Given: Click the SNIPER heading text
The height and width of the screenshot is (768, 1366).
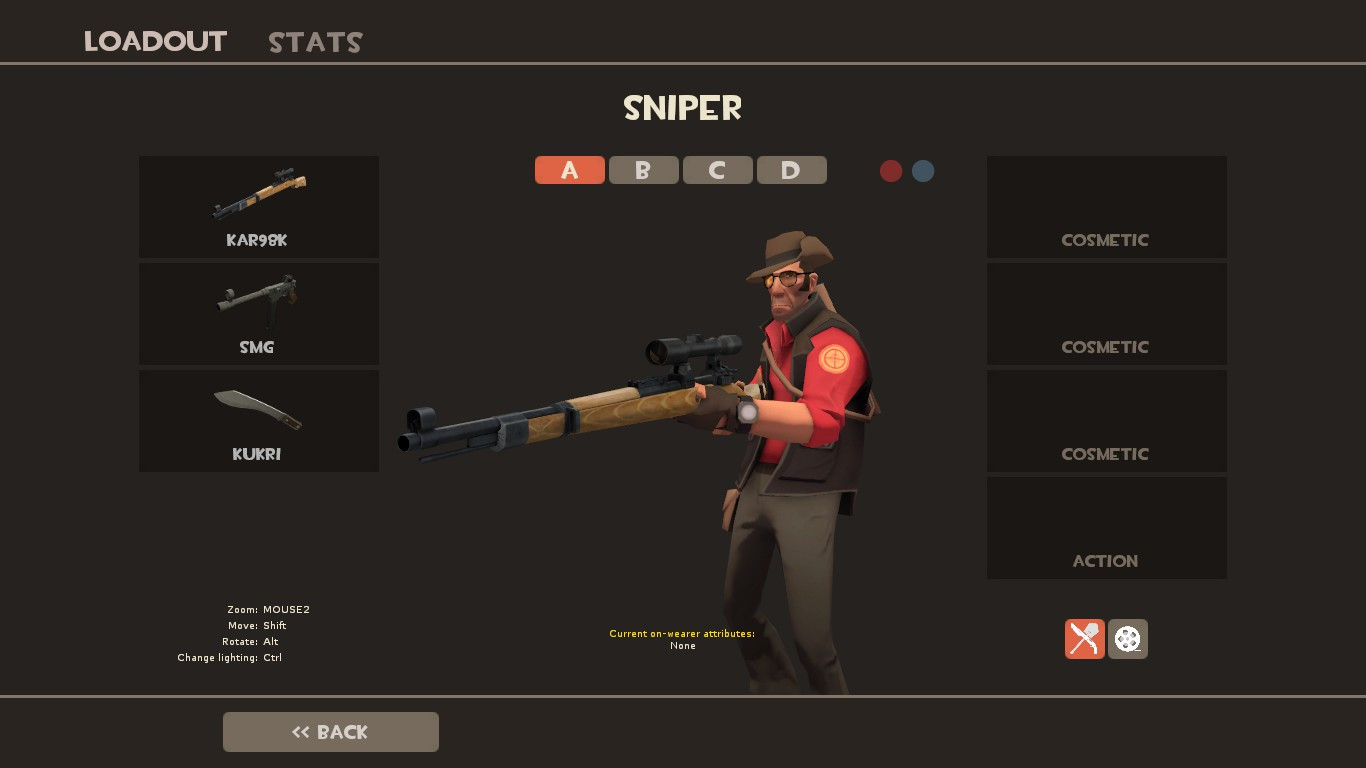Looking at the screenshot, I should pyautogui.click(x=682, y=108).
